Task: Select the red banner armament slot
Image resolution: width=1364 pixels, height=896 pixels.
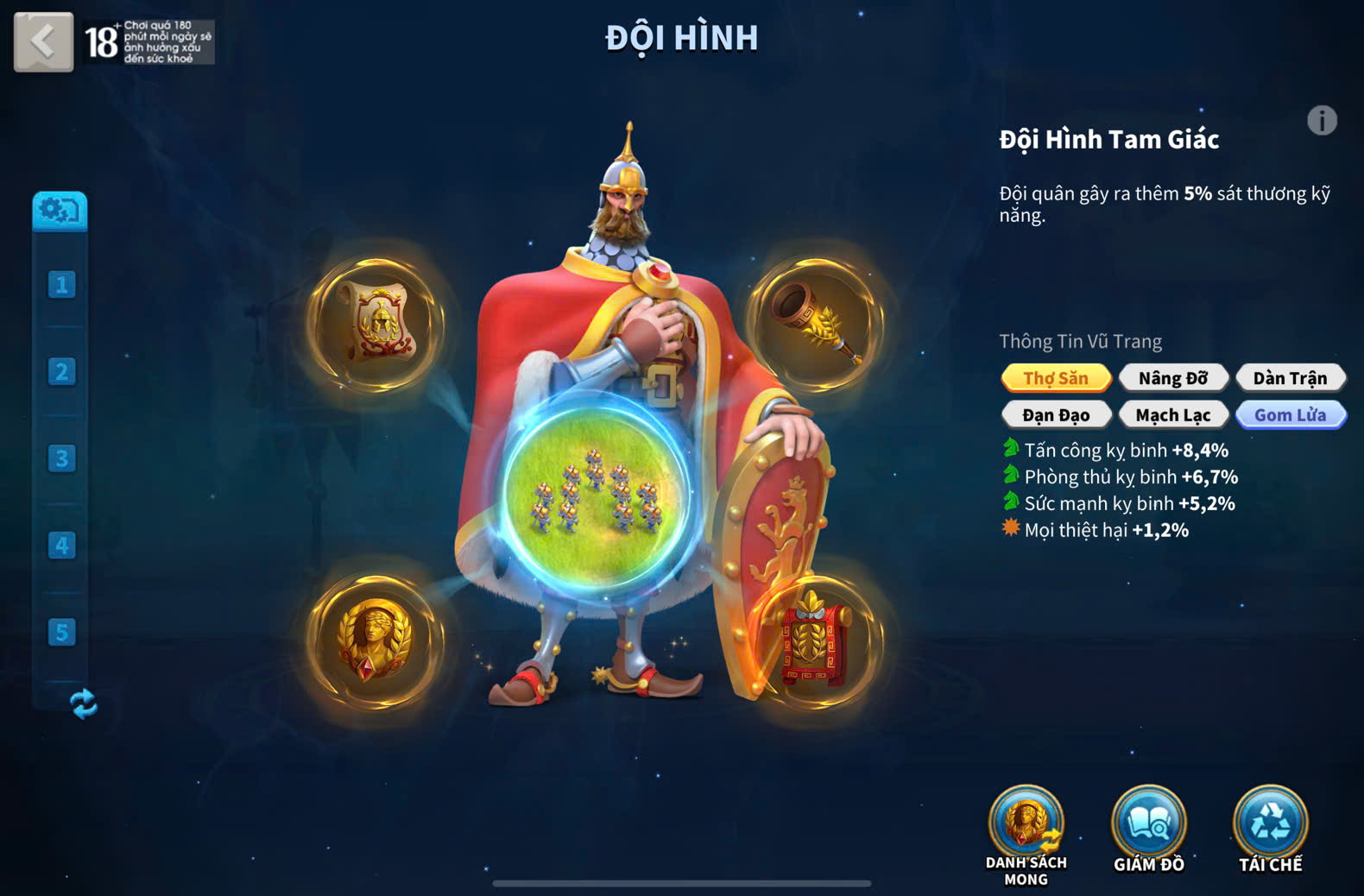Action: point(815,640)
